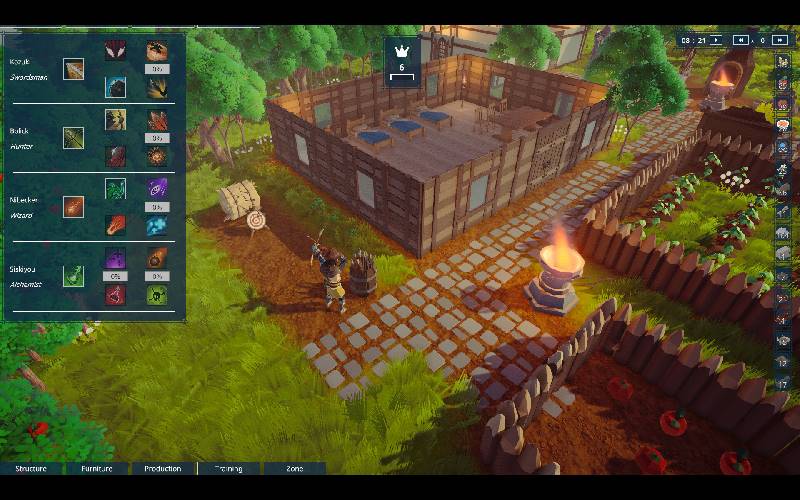Click the play button beside the clock
800x500 pixels.
(x=715, y=40)
